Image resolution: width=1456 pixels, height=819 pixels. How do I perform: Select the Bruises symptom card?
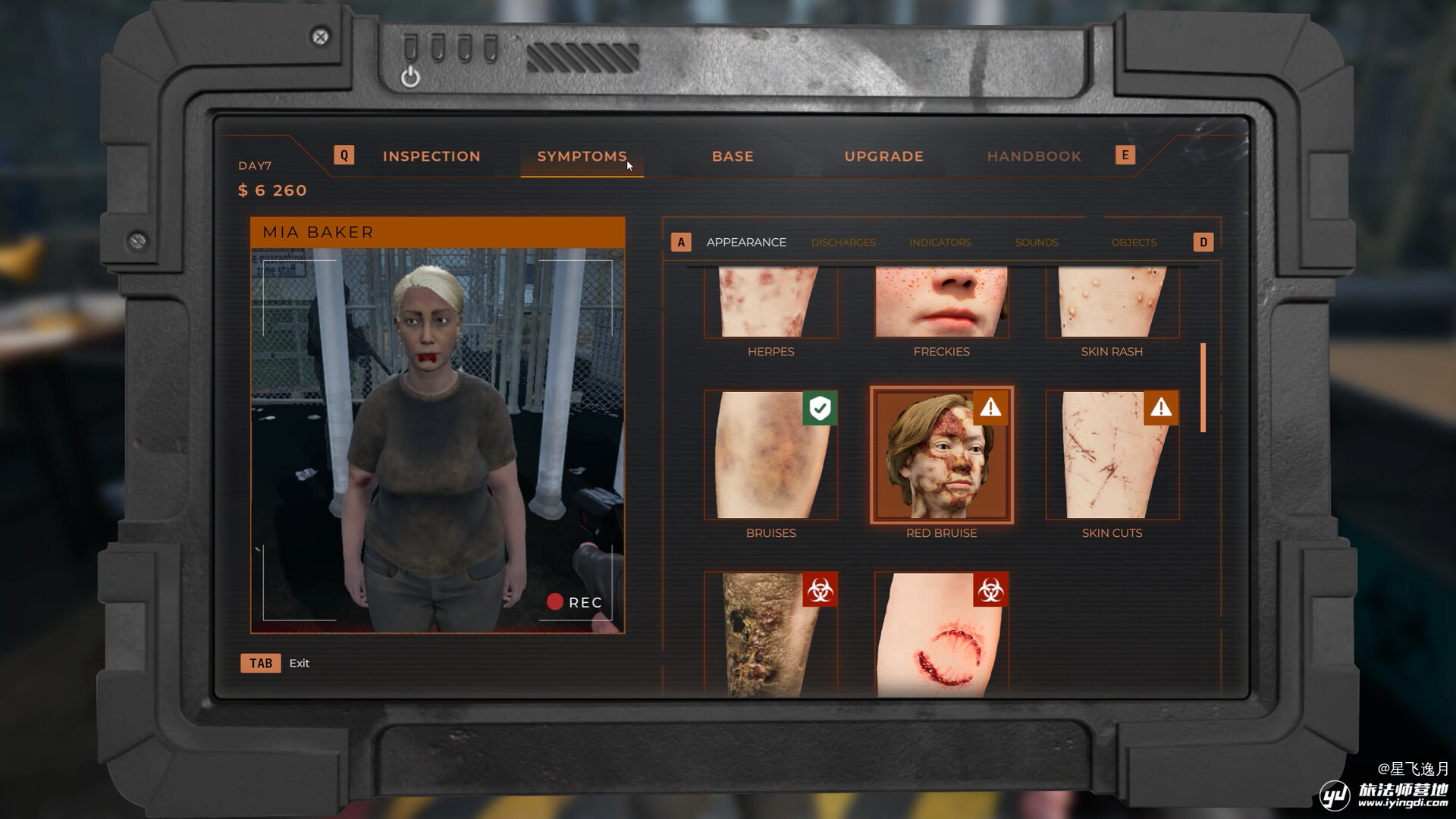click(770, 455)
